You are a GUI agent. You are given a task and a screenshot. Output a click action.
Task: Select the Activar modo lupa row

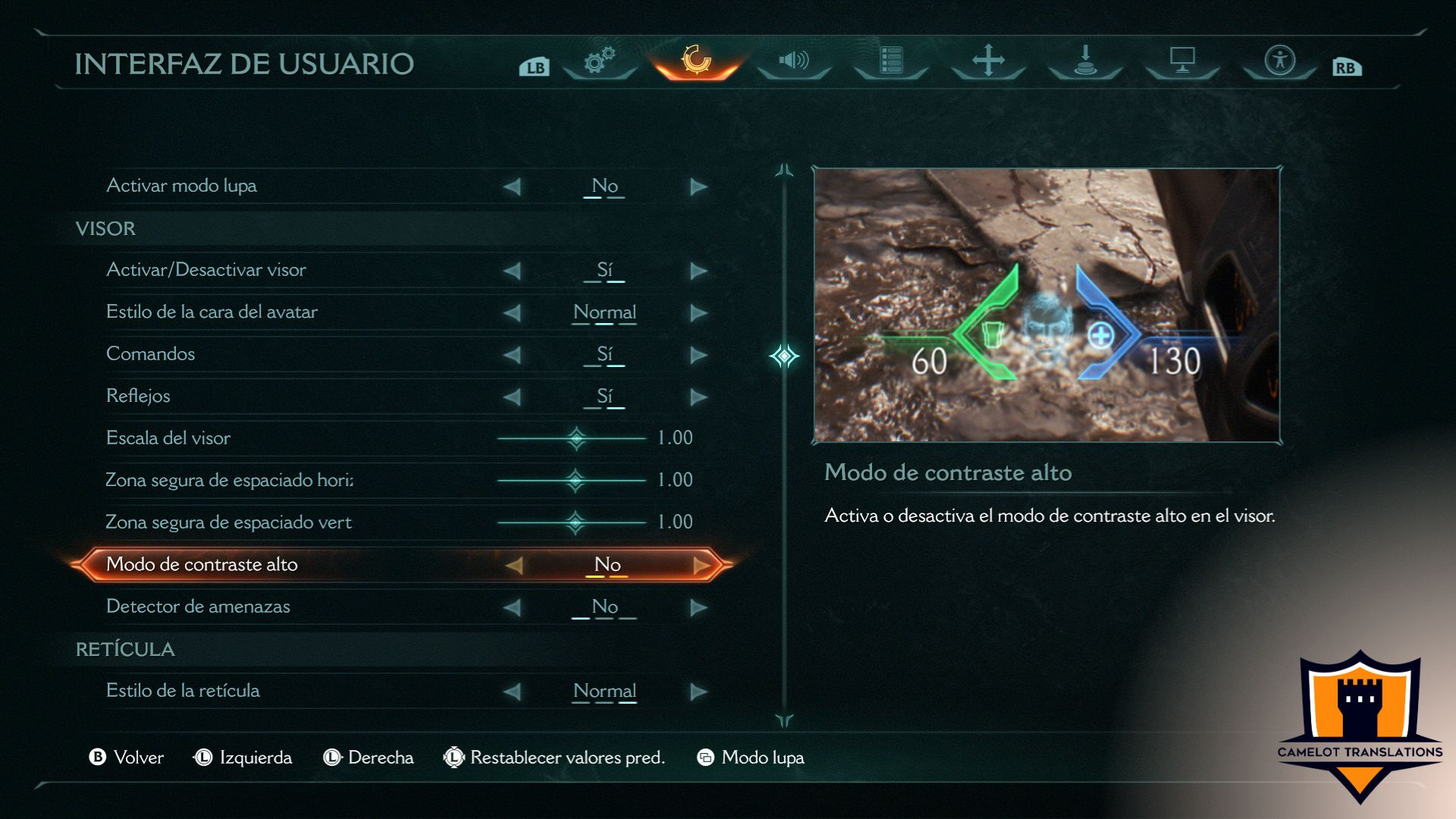click(x=182, y=186)
